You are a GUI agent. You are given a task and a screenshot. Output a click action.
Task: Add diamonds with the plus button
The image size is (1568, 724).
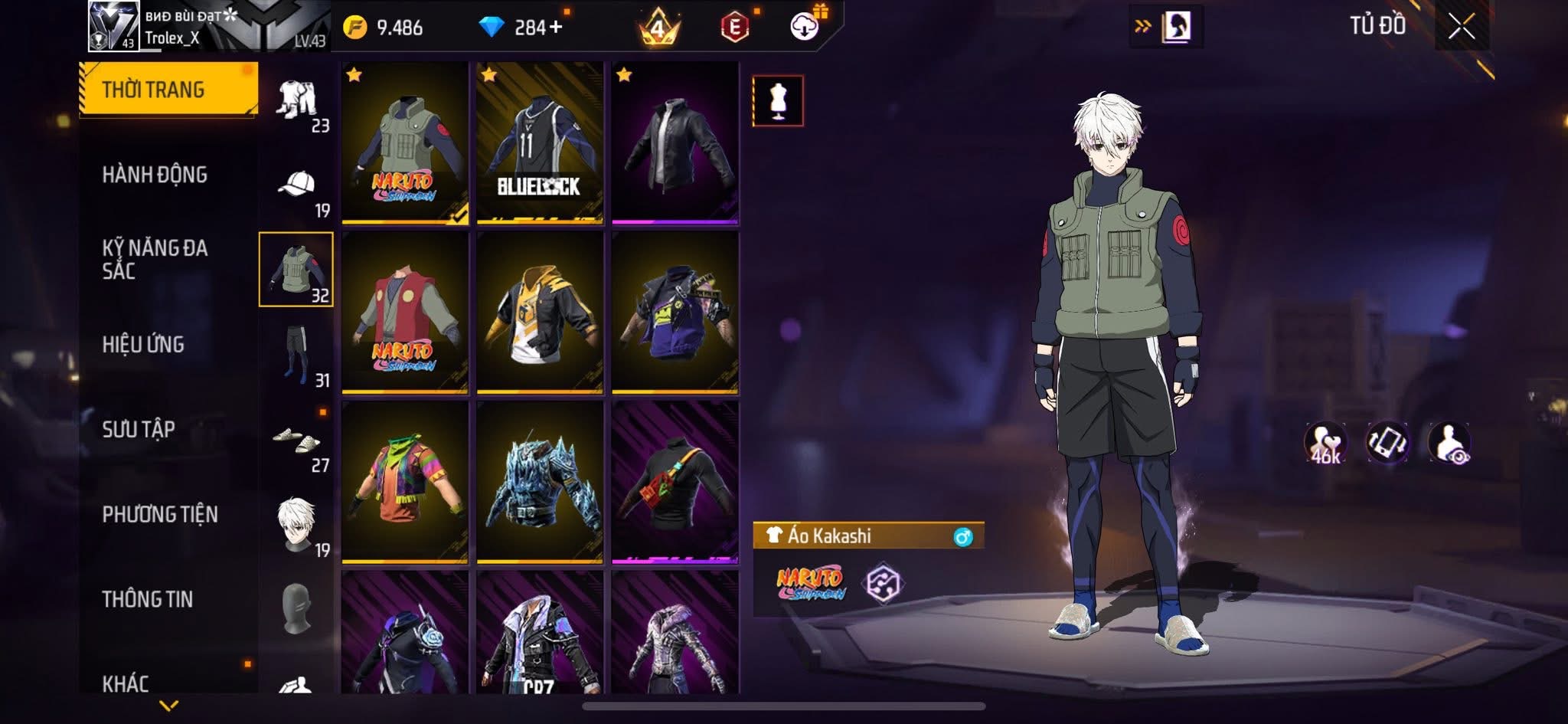(x=555, y=28)
